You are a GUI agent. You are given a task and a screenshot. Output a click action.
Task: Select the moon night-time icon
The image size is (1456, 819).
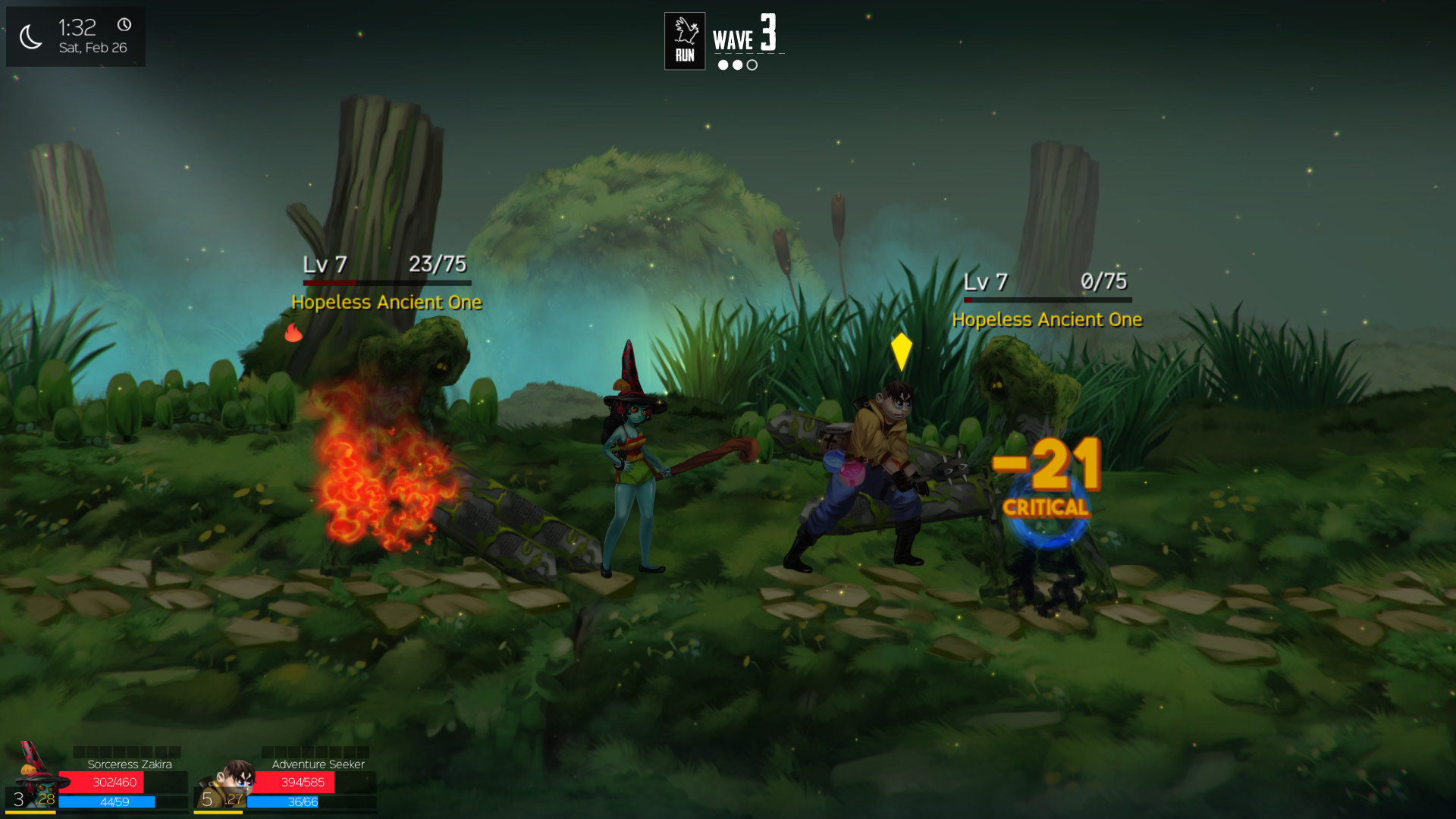coord(30,36)
